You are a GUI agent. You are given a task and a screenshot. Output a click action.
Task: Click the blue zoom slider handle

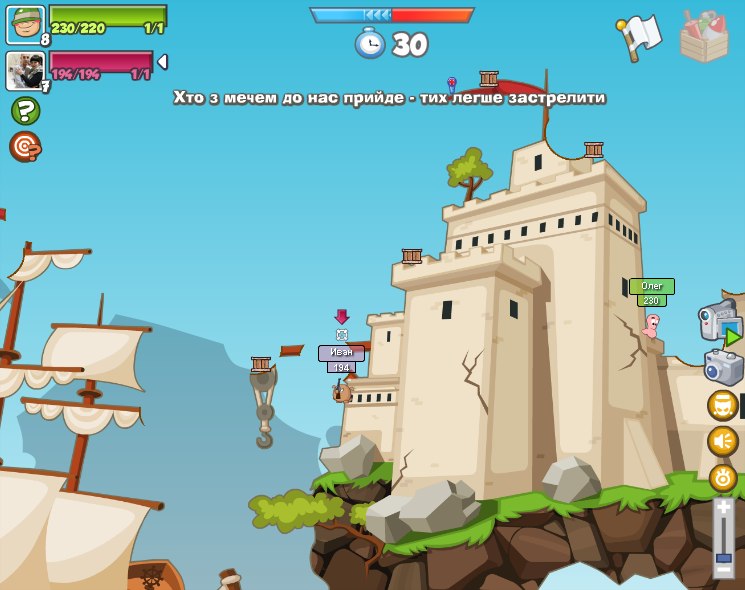723,557
